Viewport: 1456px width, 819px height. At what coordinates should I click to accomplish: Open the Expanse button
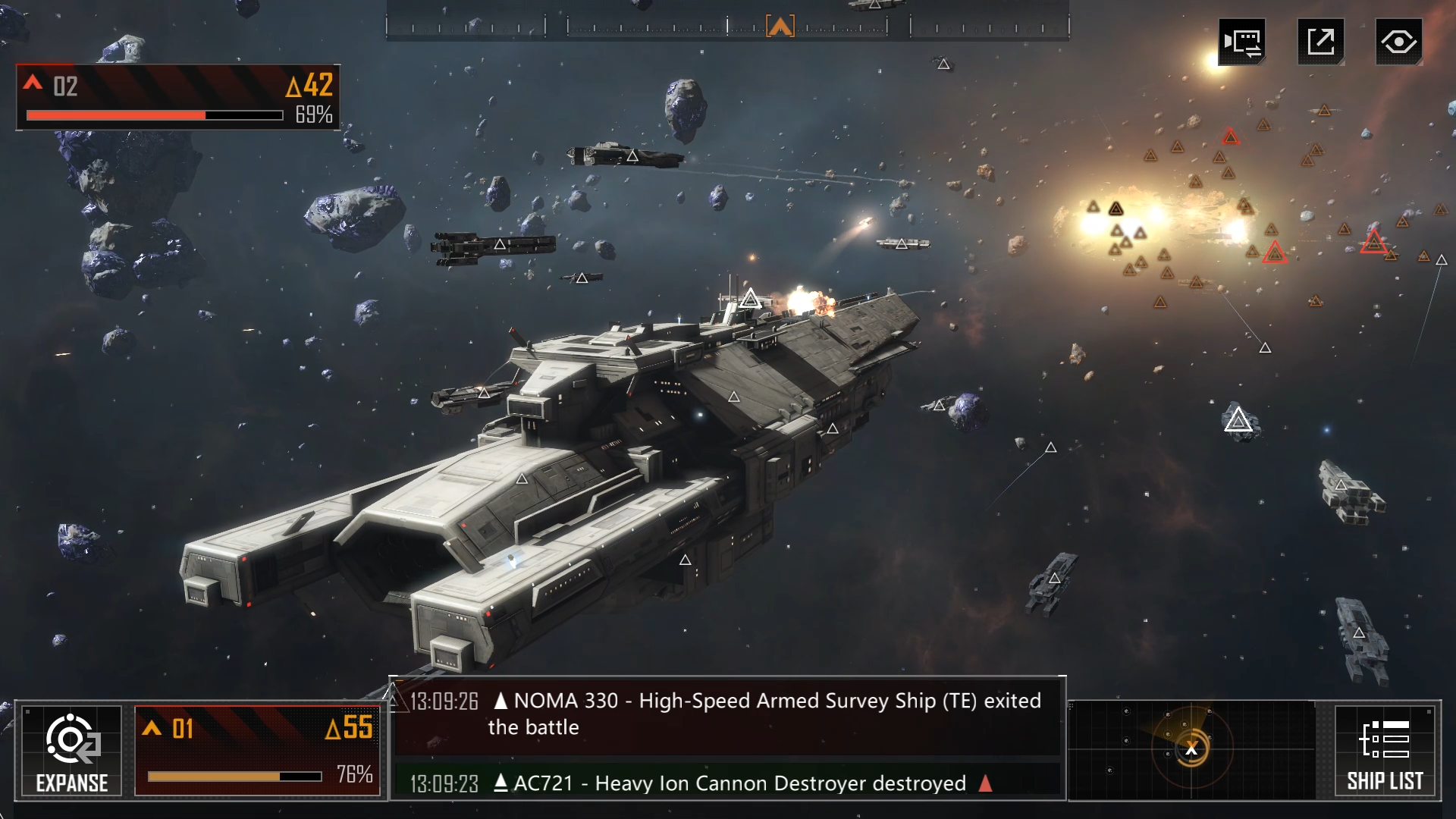72,751
